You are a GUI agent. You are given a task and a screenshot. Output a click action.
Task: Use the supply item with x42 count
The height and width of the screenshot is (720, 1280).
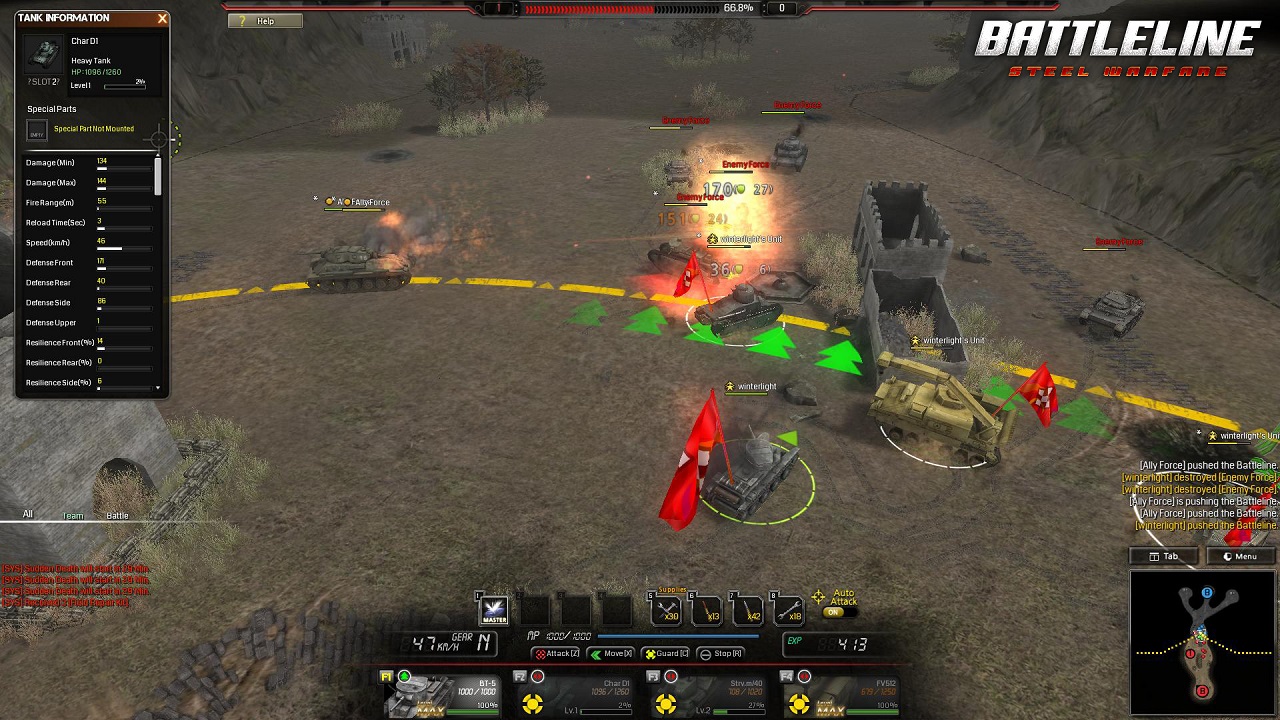click(x=748, y=609)
